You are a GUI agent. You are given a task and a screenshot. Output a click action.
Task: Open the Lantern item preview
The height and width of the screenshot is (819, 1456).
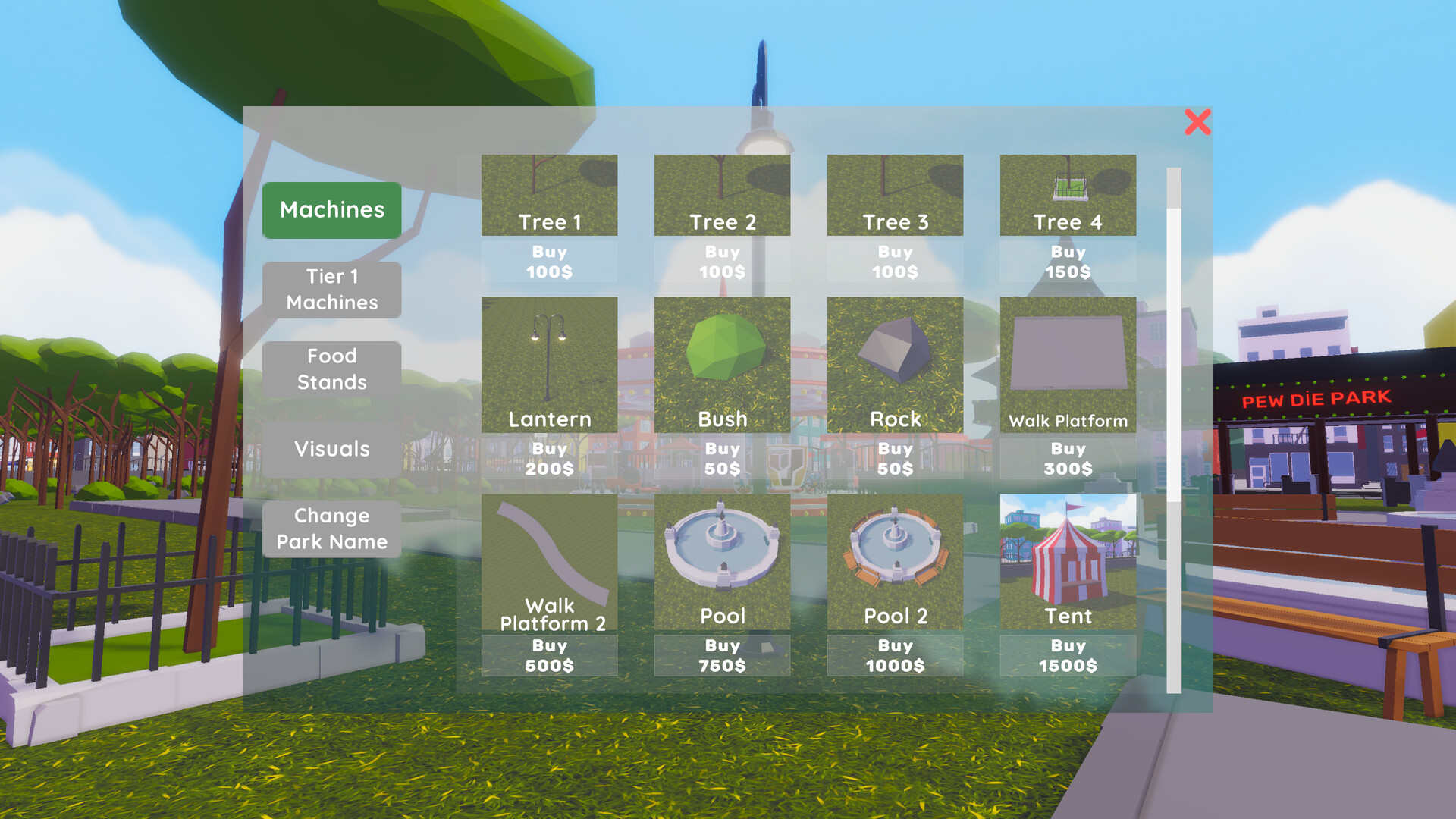550,364
